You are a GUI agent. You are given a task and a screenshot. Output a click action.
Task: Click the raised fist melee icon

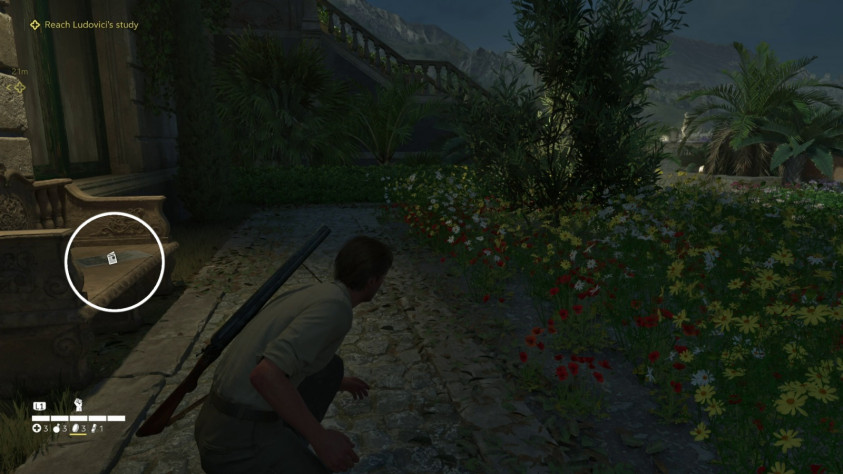[77, 406]
